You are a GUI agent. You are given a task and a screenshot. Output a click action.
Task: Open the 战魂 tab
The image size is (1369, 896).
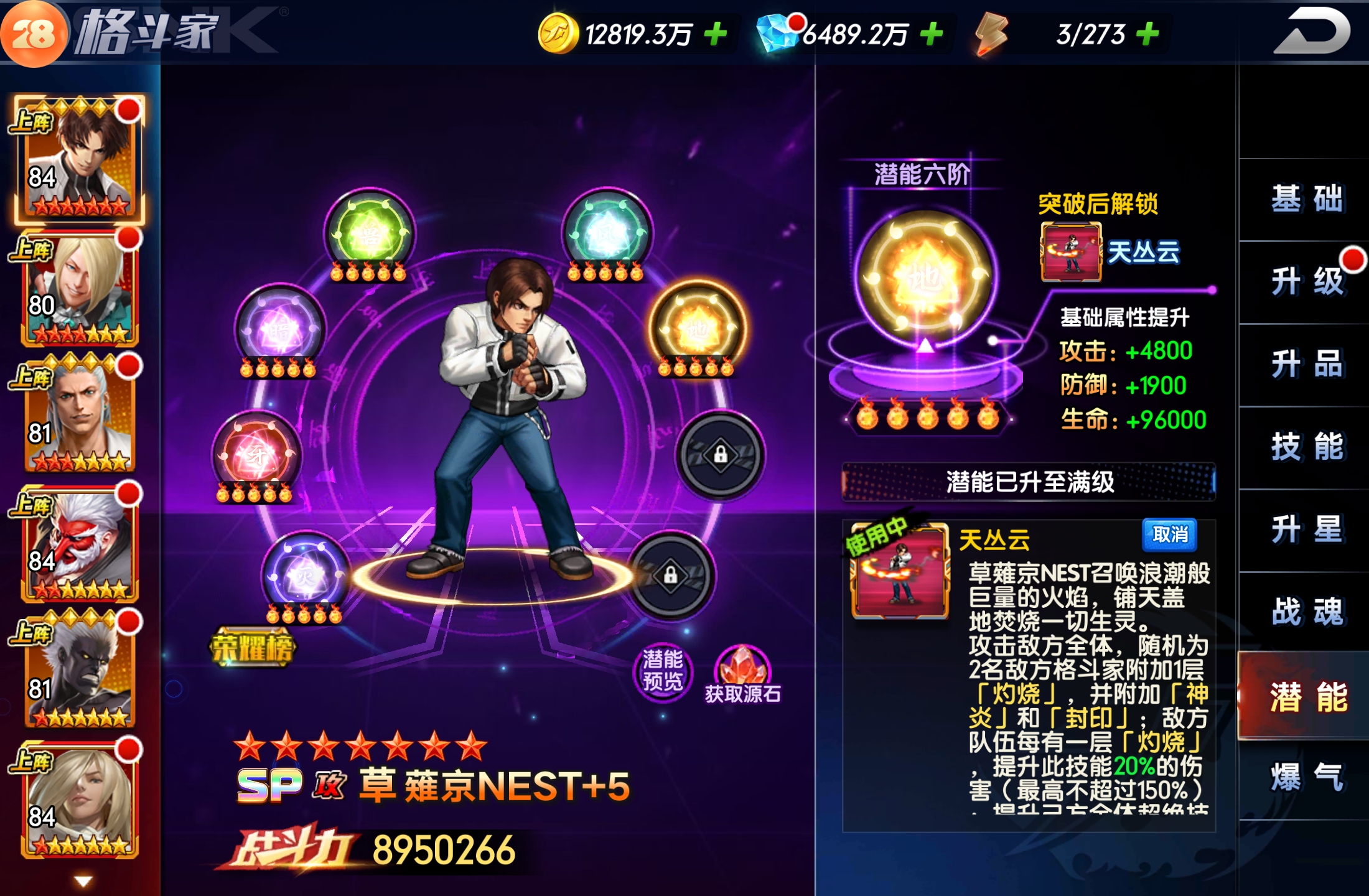tap(1306, 612)
